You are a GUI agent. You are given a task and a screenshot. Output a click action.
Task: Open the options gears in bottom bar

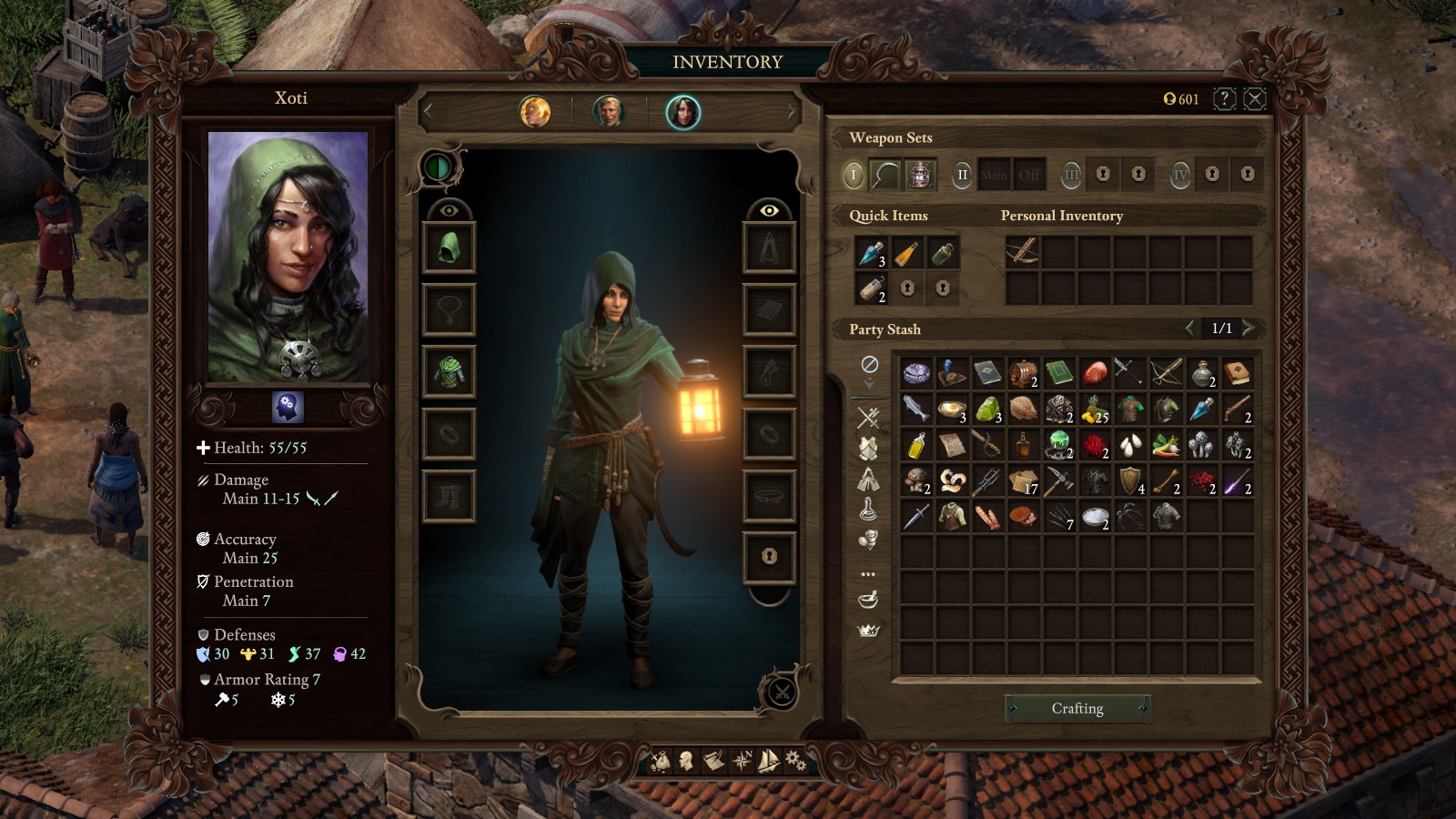[795, 760]
